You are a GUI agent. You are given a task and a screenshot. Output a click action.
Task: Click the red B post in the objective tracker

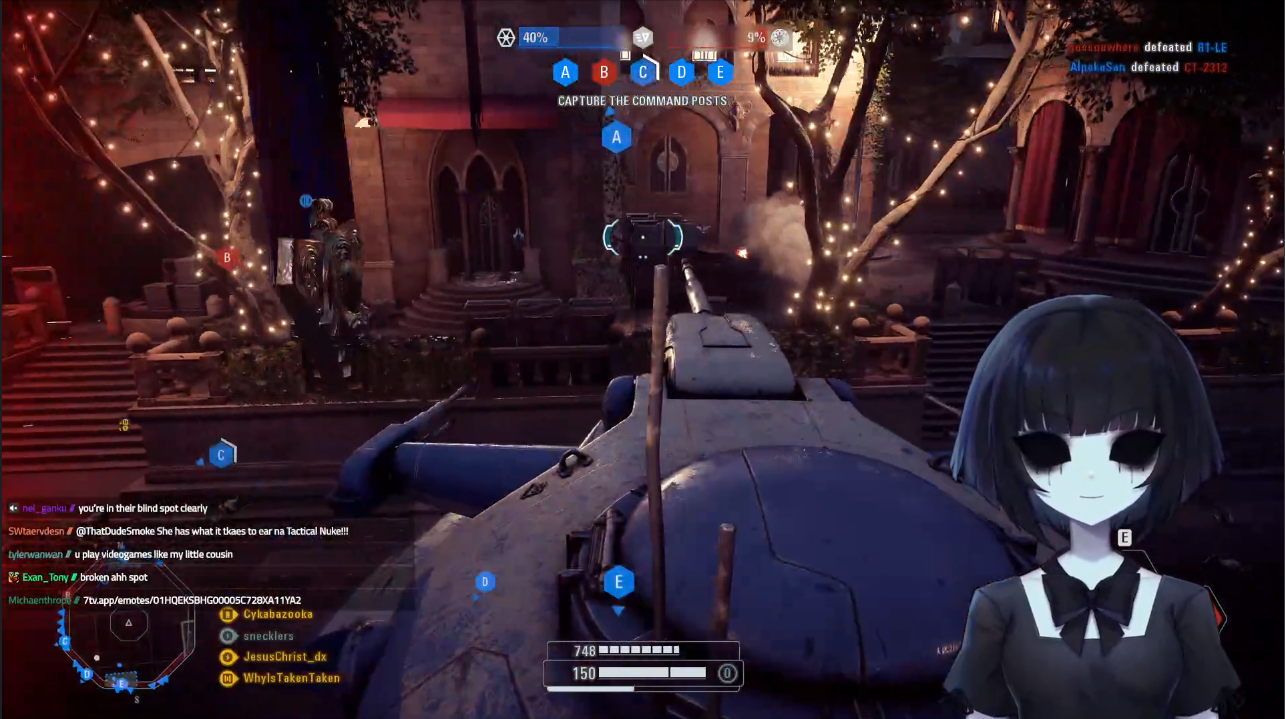[x=603, y=72]
